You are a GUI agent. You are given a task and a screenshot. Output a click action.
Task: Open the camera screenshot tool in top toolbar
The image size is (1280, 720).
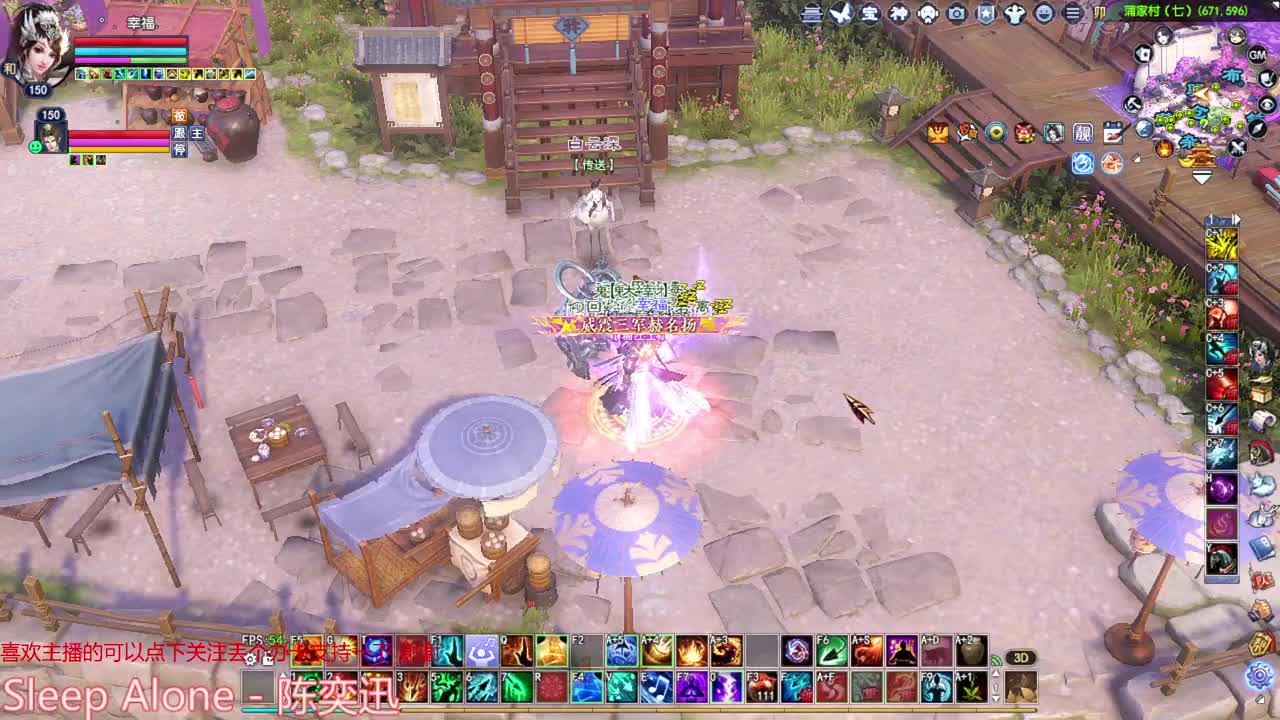[x=956, y=15]
